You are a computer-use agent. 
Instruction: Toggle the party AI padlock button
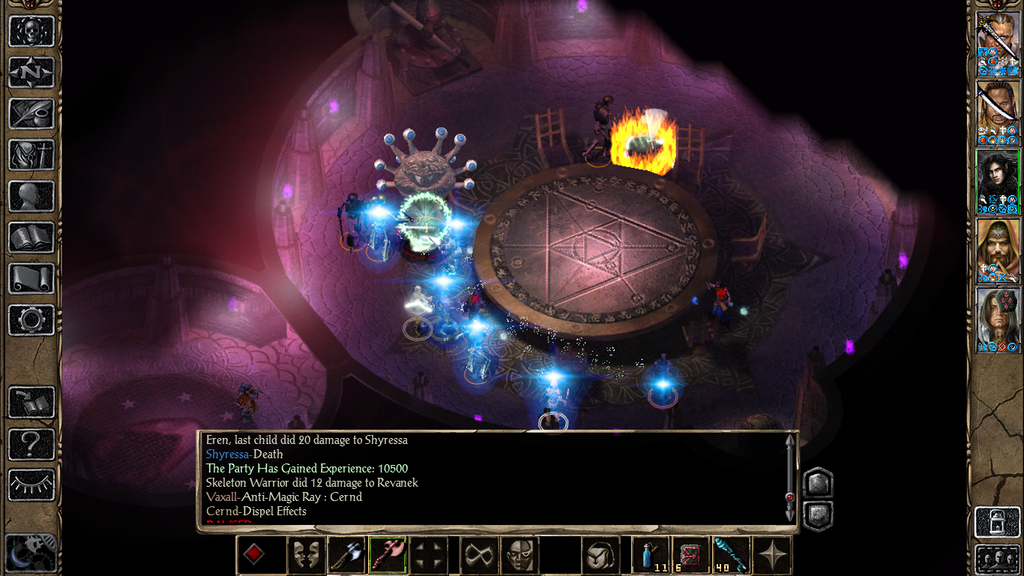pos(997,522)
